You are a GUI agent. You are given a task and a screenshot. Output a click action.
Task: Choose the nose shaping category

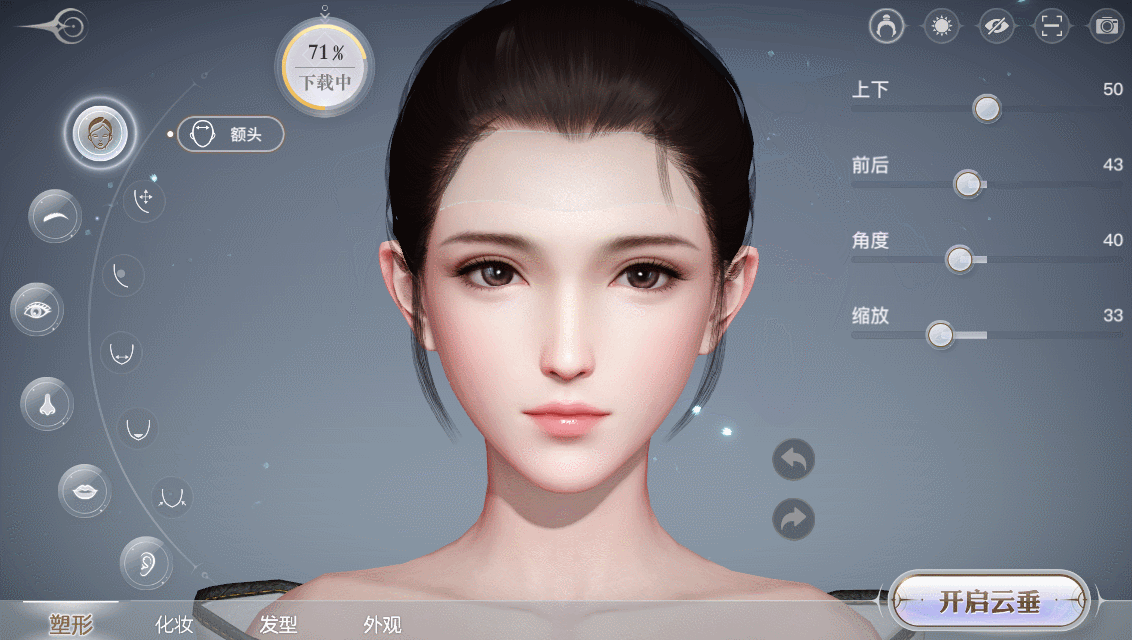tap(46, 404)
